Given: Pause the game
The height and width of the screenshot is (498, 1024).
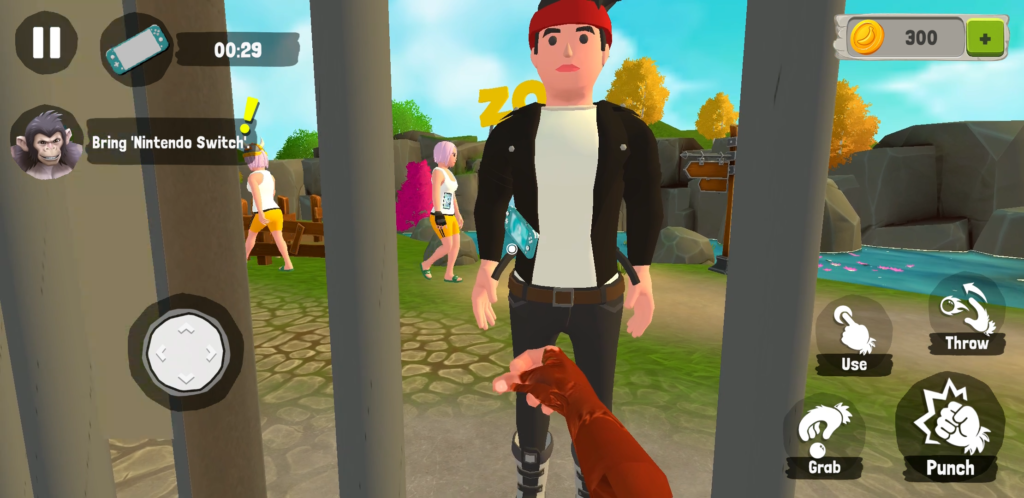Looking at the screenshot, I should 46,42.
